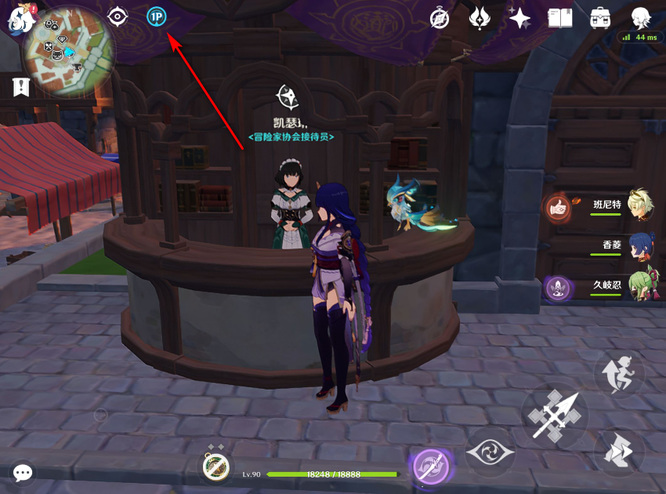The height and width of the screenshot is (494, 666).
Task: Switch to party member 久岐忍
Action: pyautogui.click(x=640, y=287)
